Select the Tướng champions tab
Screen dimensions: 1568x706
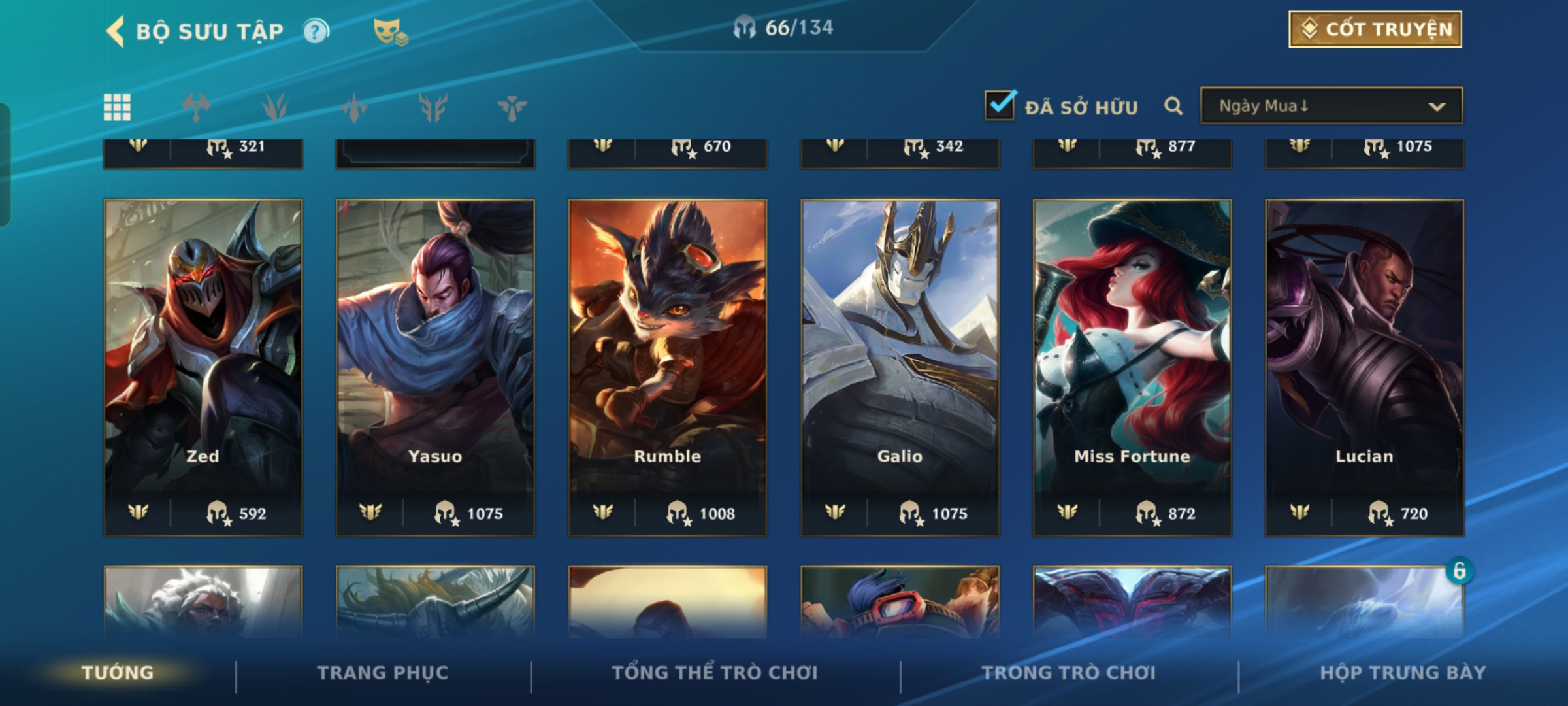[x=118, y=673]
